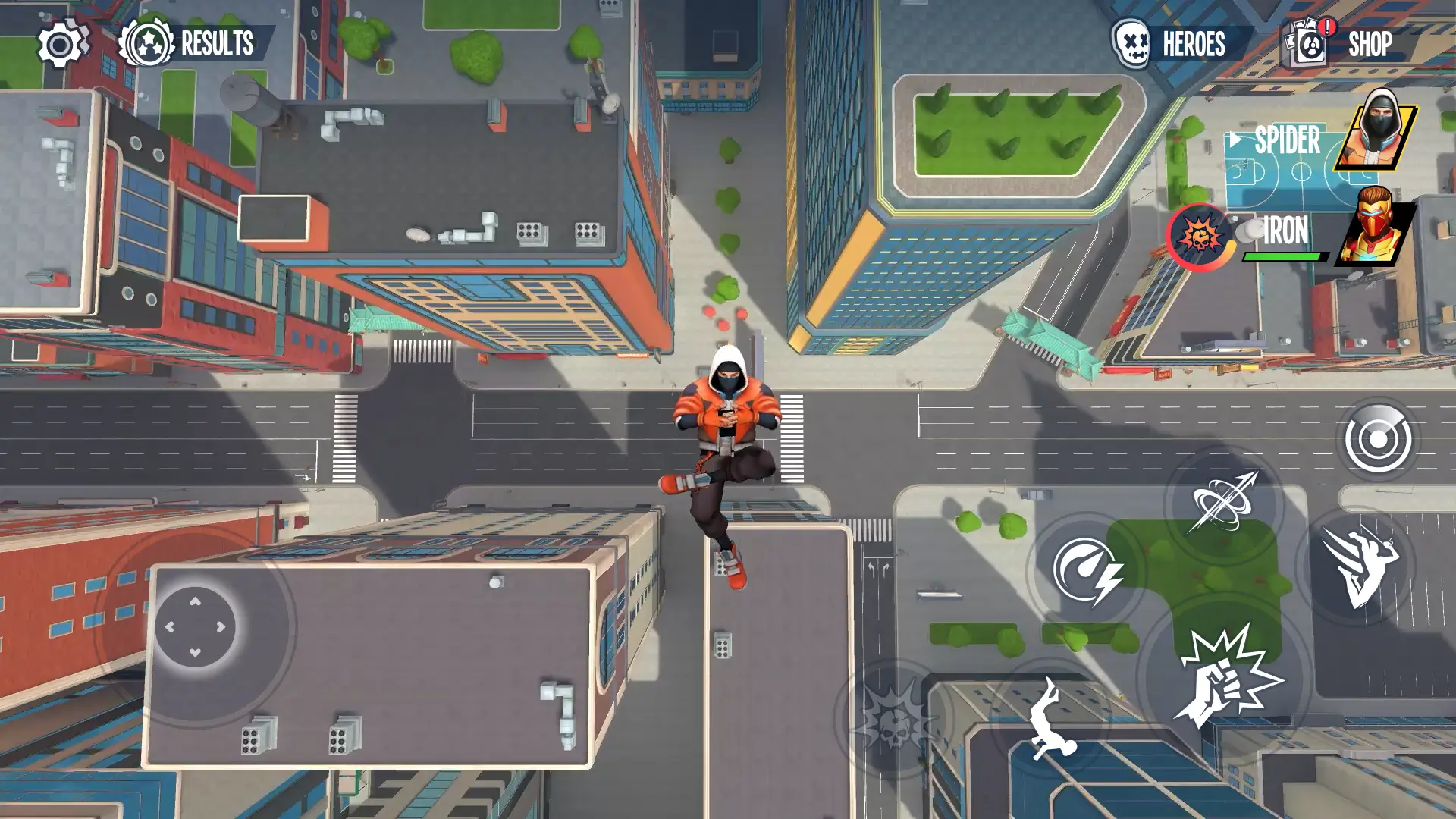Tap the card pack Shop icon
Viewport: 1456px width, 819px height.
click(x=1307, y=44)
